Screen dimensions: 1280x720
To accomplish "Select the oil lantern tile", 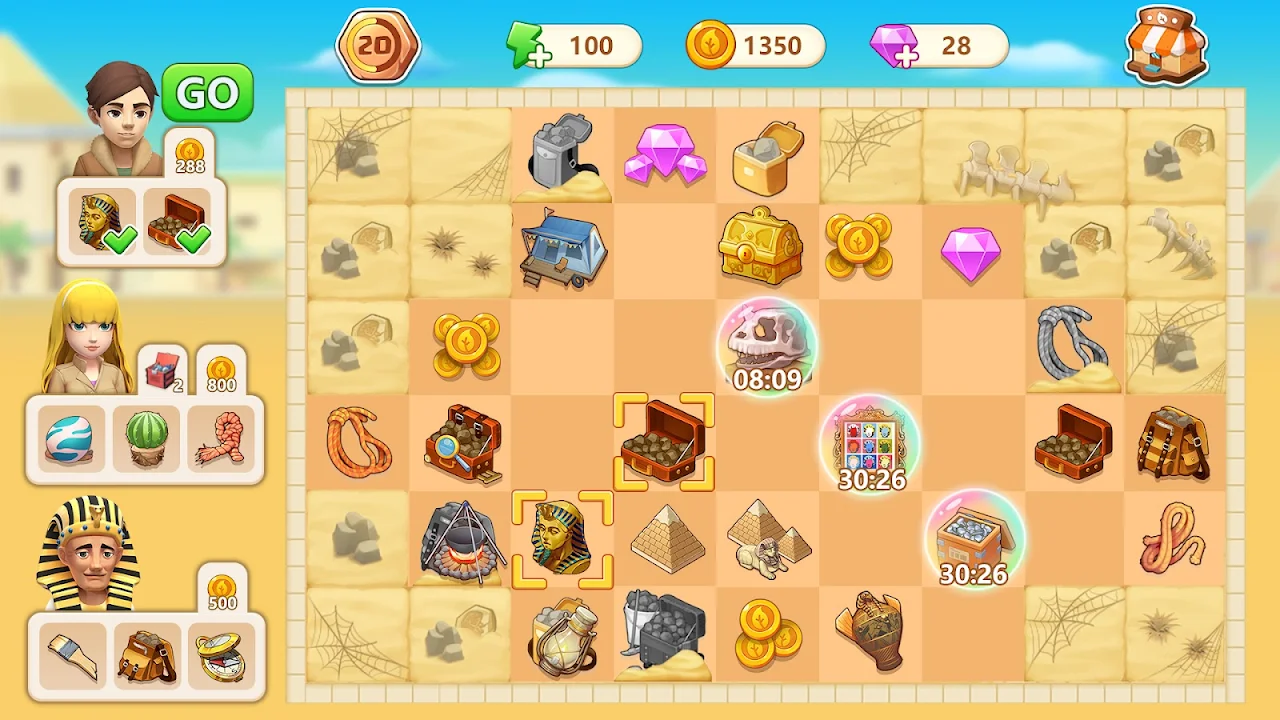I will (x=562, y=636).
